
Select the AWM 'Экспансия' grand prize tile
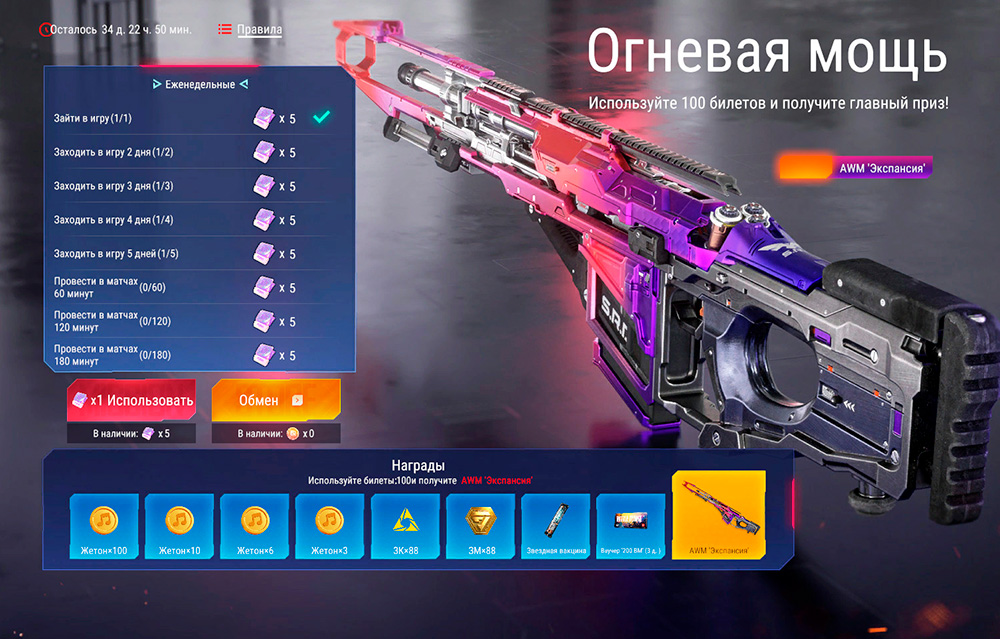tap(719, 517)
